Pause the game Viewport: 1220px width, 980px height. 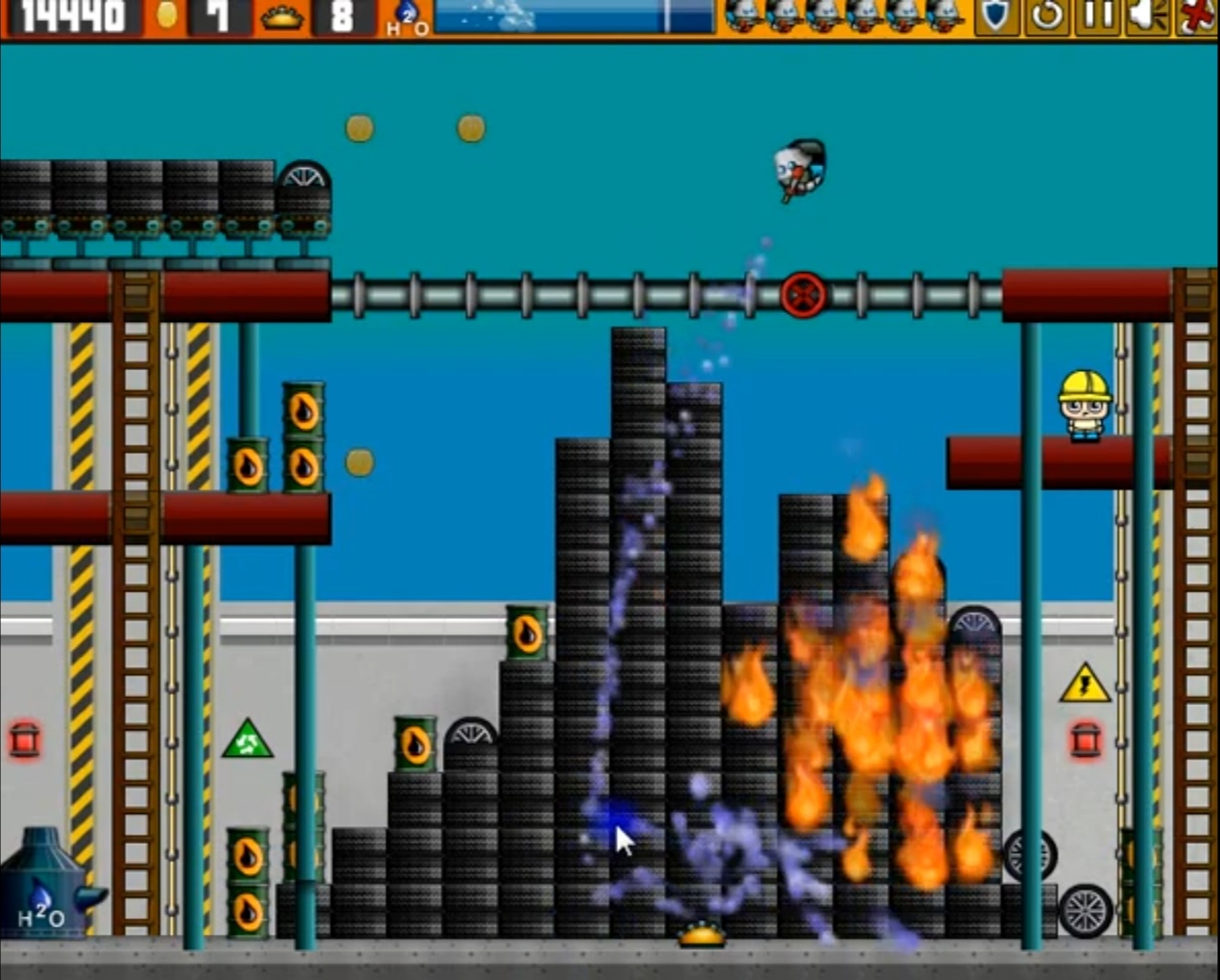1097,15
